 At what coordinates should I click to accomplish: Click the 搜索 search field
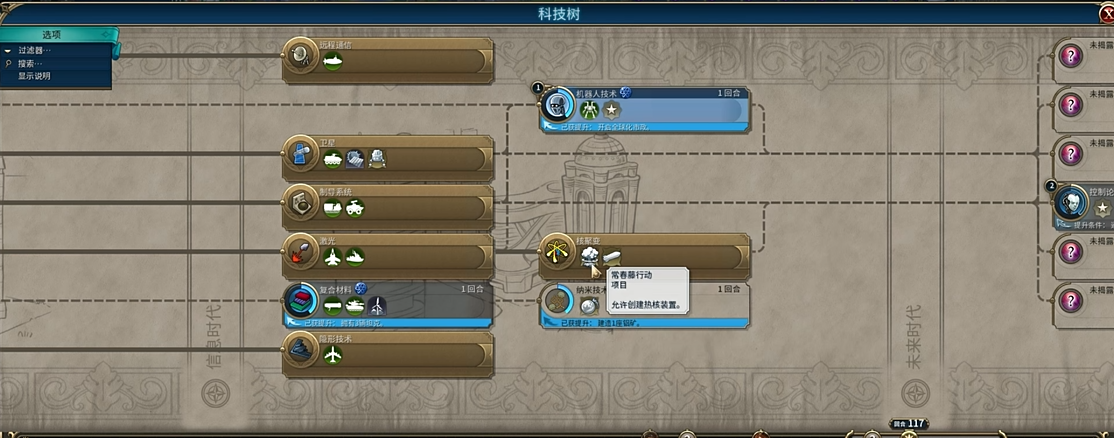click(34, 63)
